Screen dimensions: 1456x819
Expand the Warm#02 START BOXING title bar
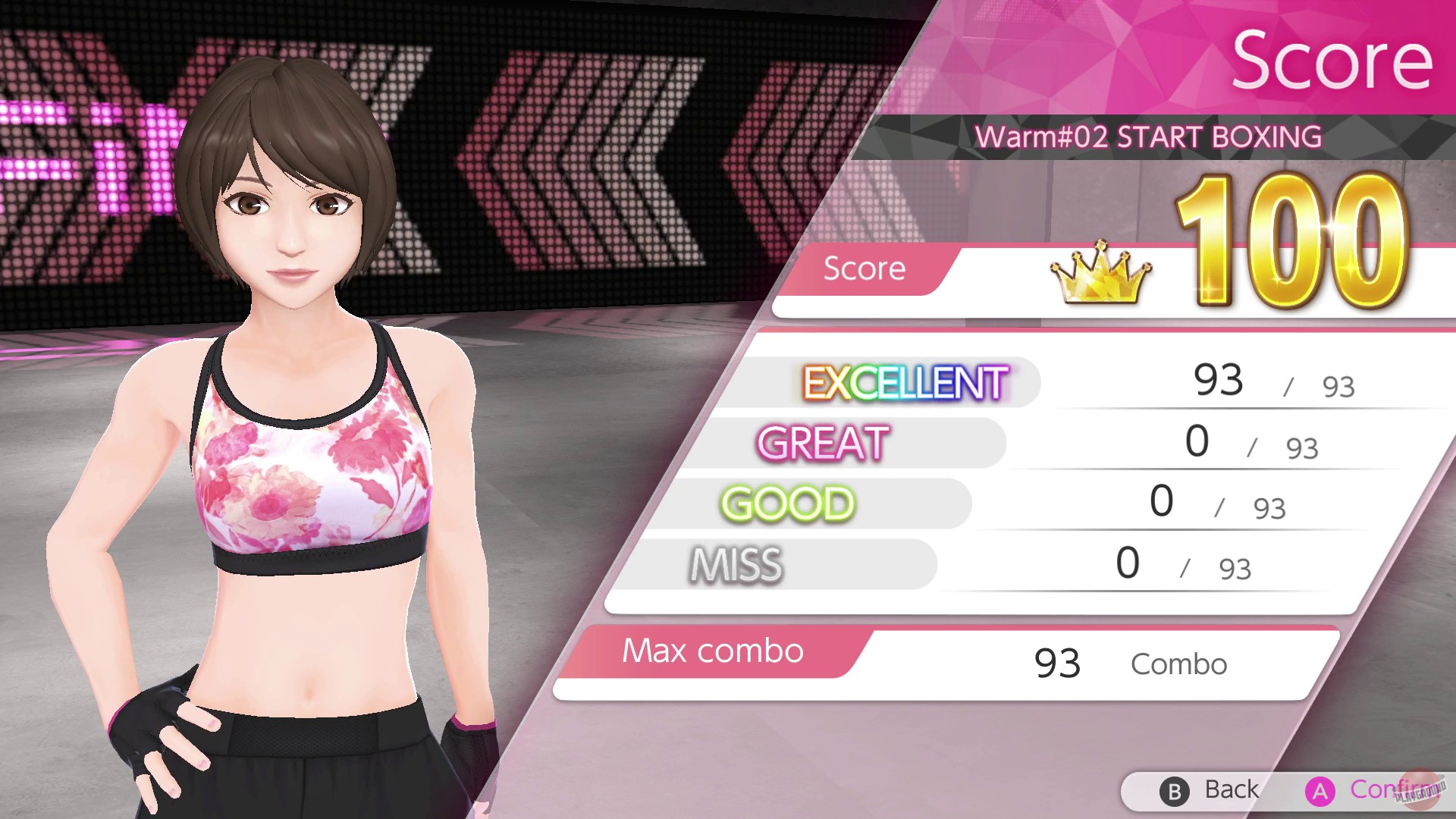[1147, 136]
